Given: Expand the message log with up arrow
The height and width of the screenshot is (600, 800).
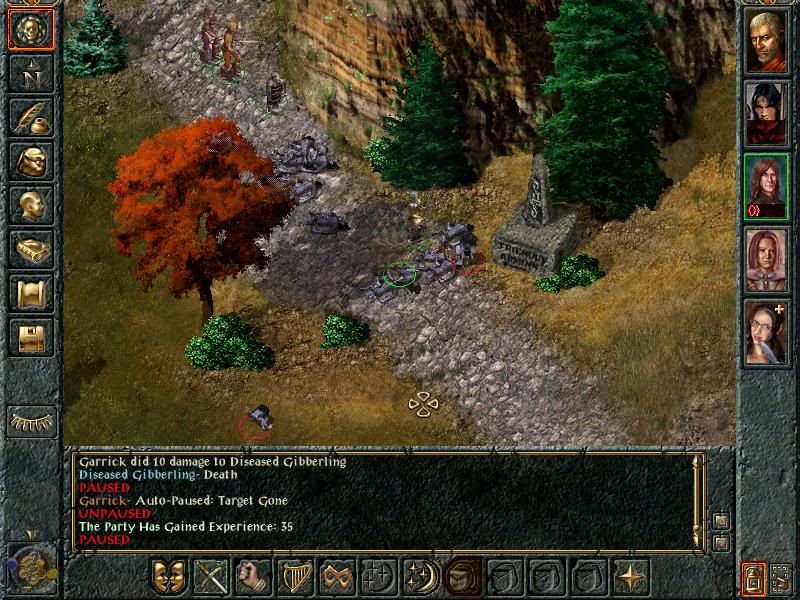Looking at the screenshot, I should pos(719,520).
